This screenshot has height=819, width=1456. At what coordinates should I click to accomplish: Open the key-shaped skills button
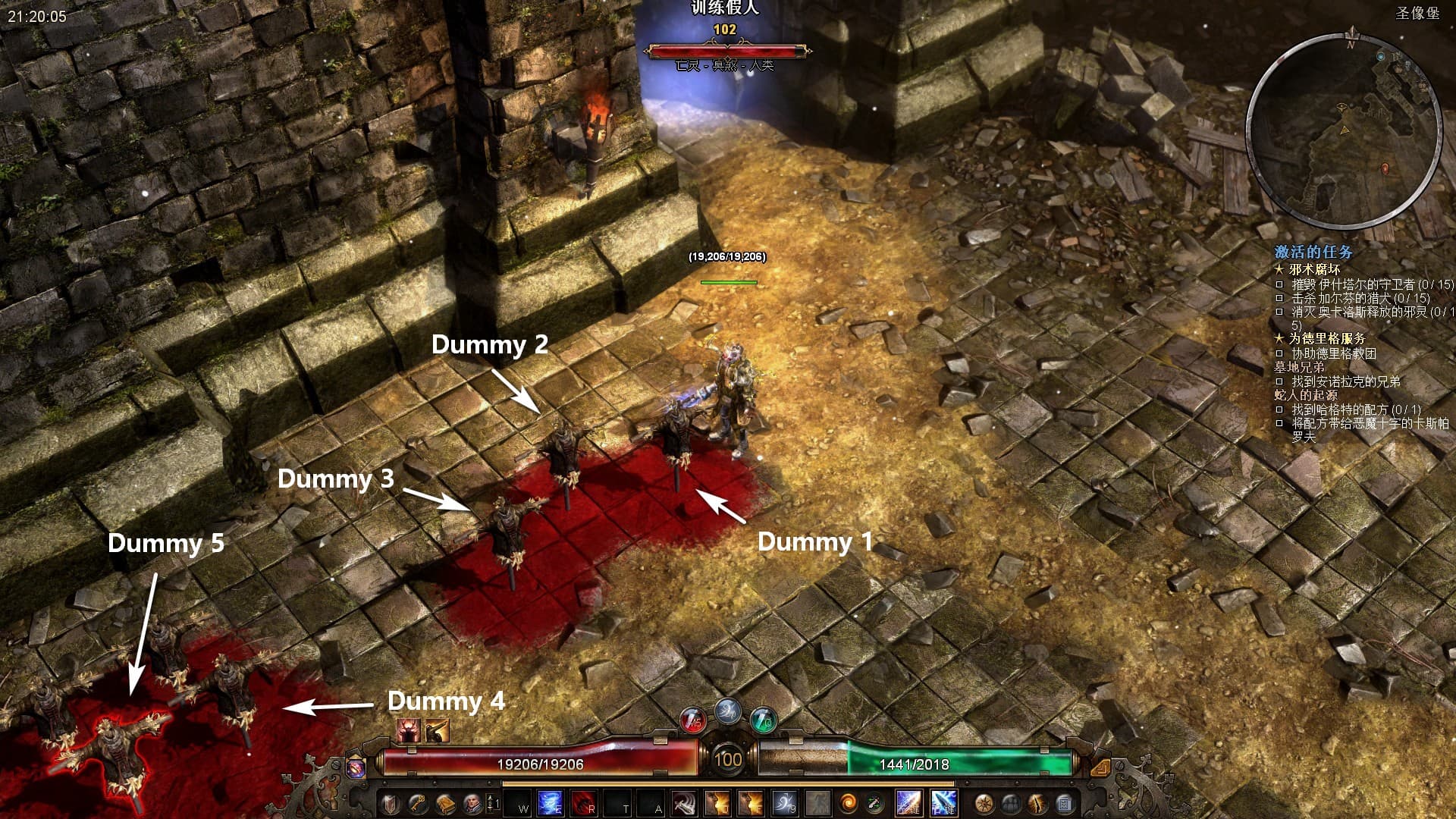(x=417, y=803)
